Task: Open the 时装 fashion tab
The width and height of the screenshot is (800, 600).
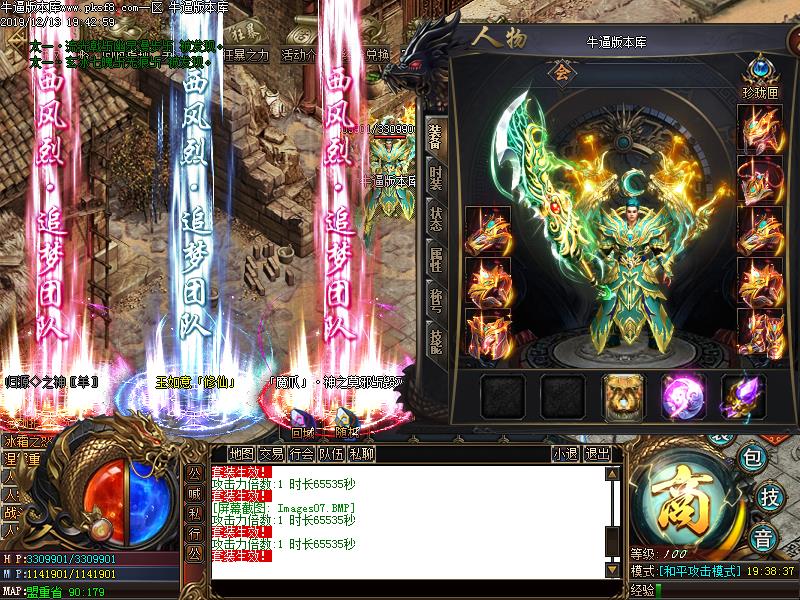Action: point(435,179)
